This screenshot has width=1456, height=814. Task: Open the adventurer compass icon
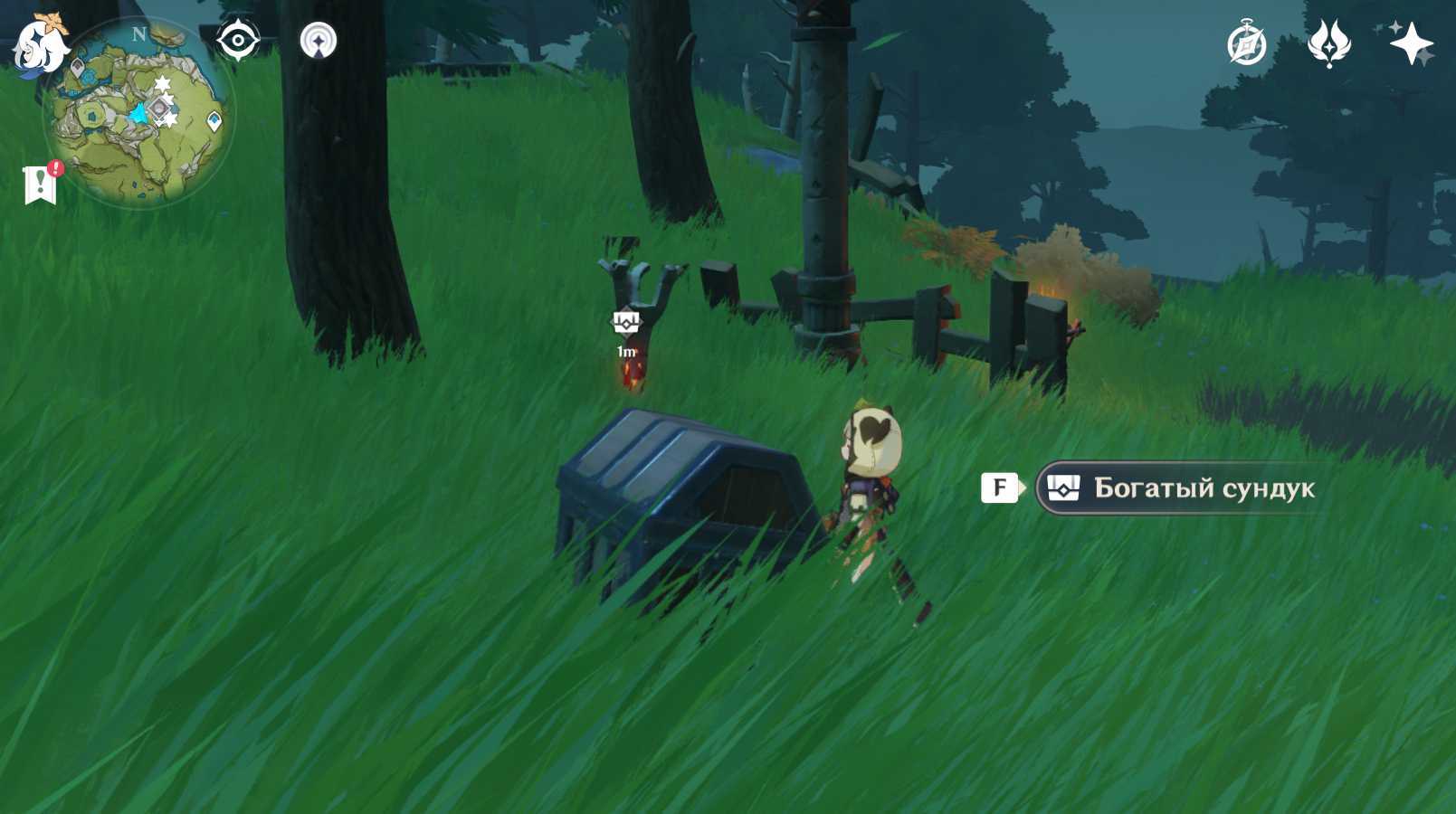click(x=1246, y=43)
